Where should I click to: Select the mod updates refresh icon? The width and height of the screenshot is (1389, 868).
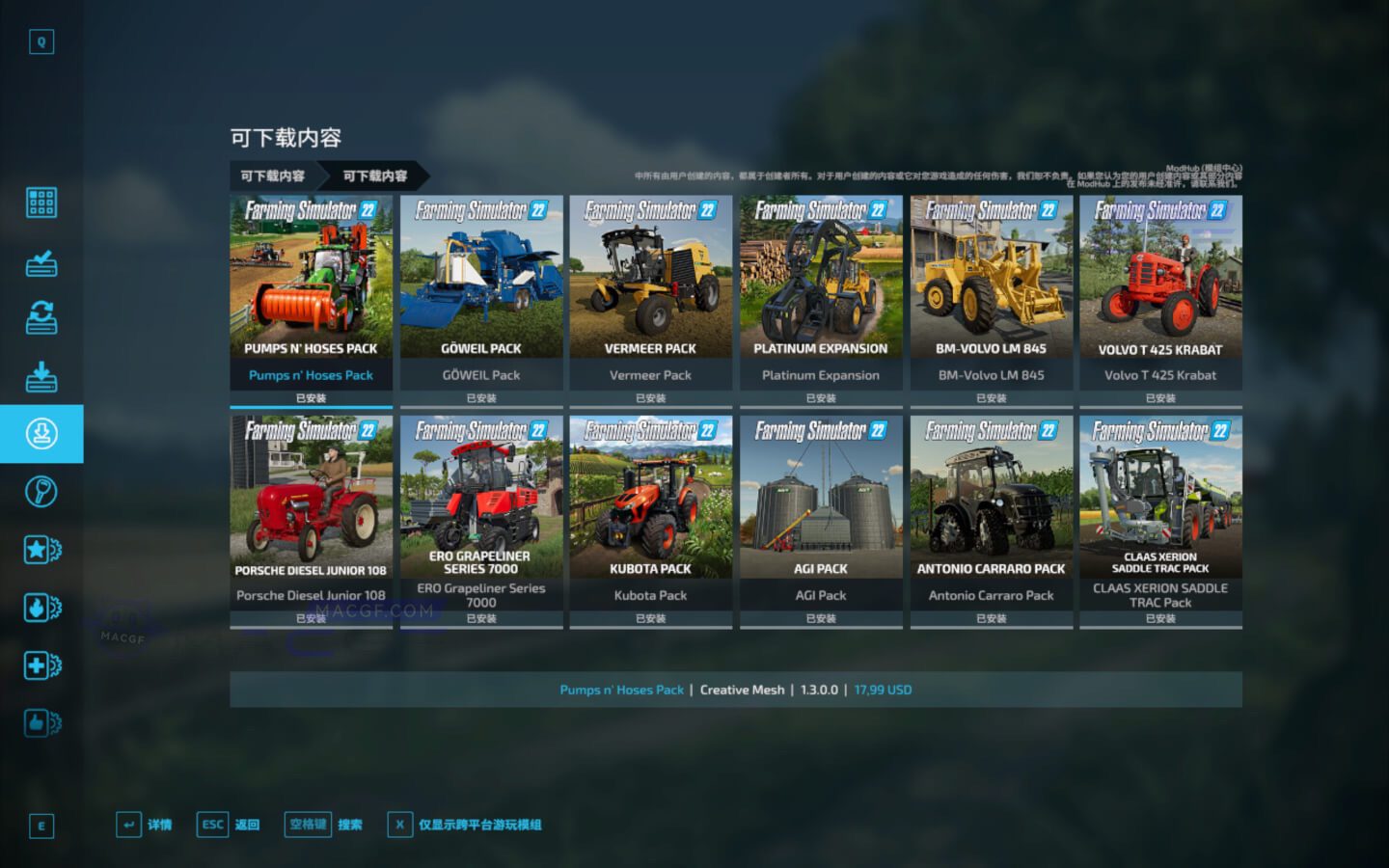pos(41,318)
